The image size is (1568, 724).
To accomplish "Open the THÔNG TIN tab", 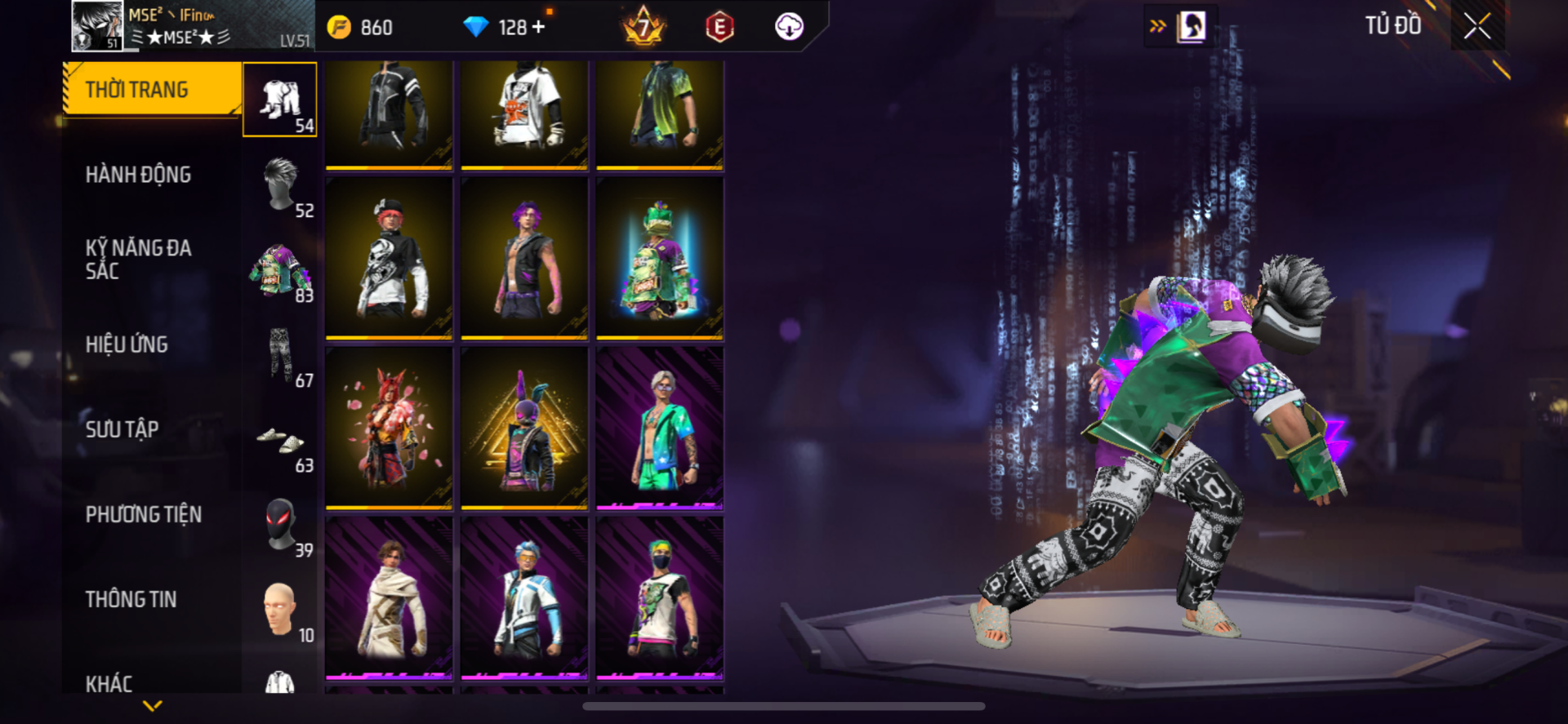I will point(131,599).
